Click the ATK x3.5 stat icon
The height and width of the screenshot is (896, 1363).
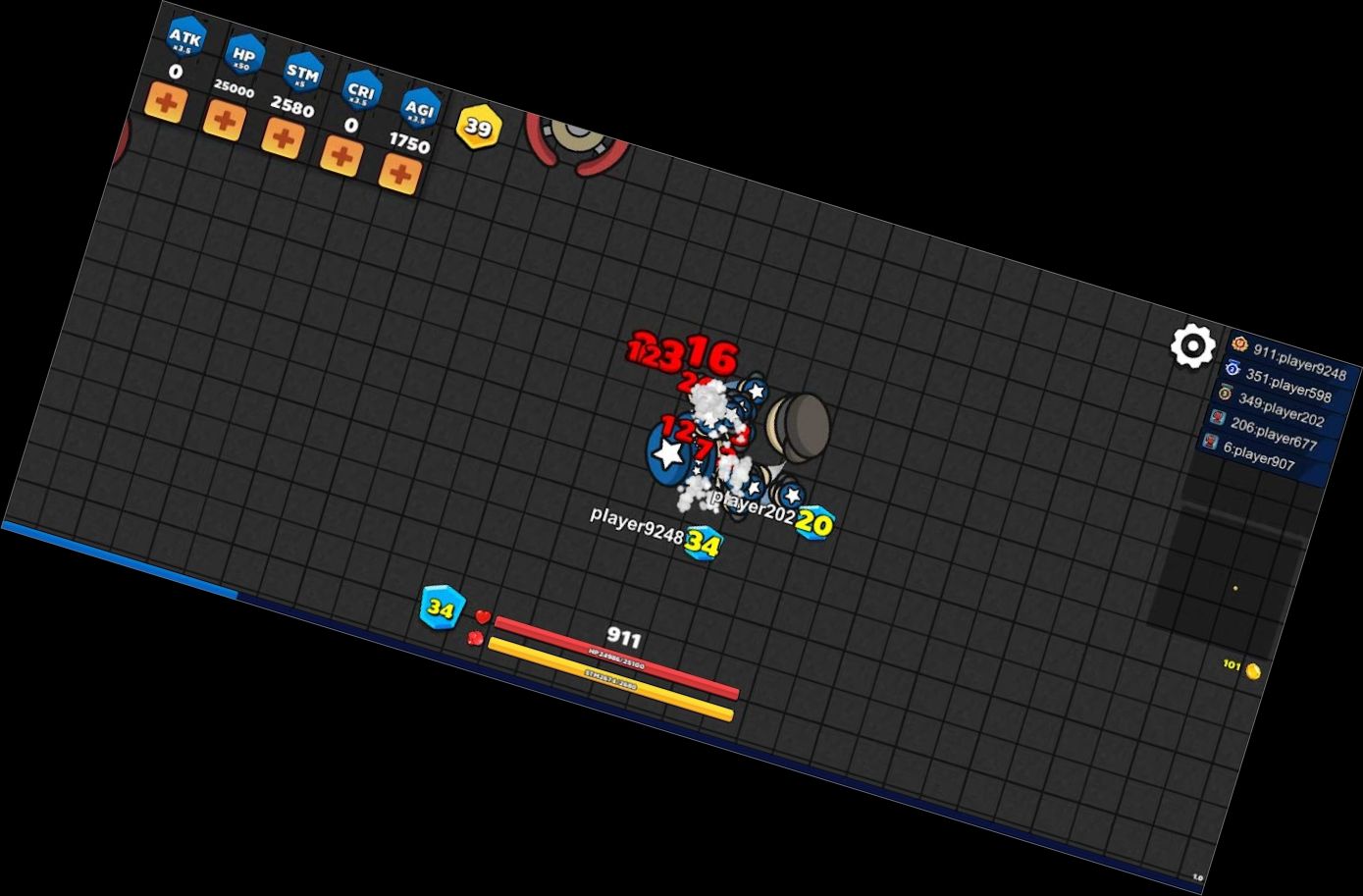(185, 36)
